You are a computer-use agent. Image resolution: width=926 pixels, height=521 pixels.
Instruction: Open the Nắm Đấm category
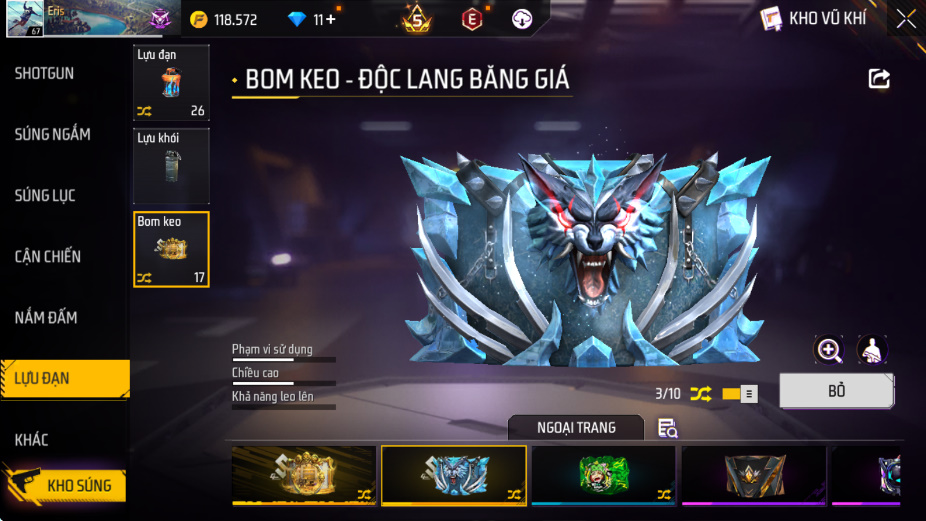click(x=46, y=317)
